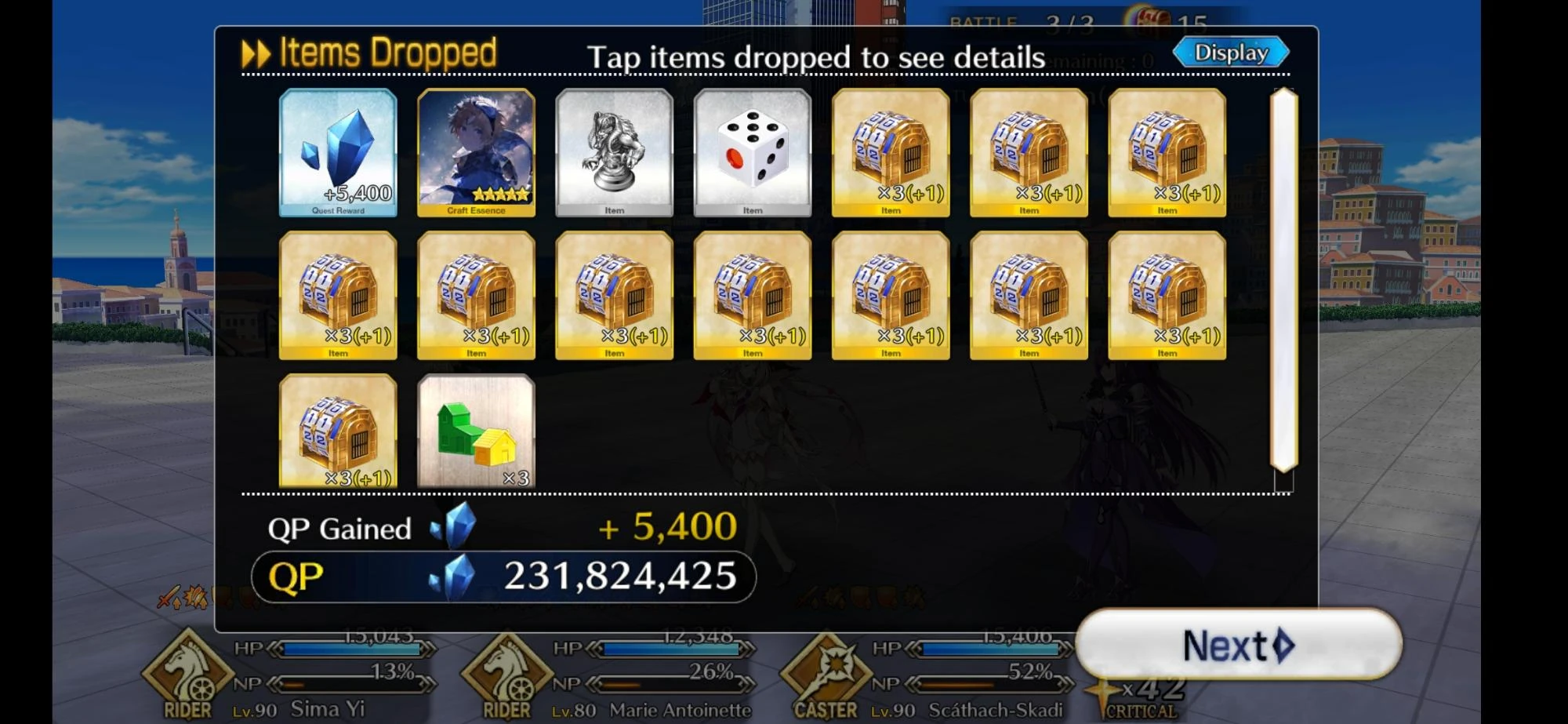The image size is (1568, 724).
Task: Tap the silver statue item drop
Action: [x=613, y=151]
